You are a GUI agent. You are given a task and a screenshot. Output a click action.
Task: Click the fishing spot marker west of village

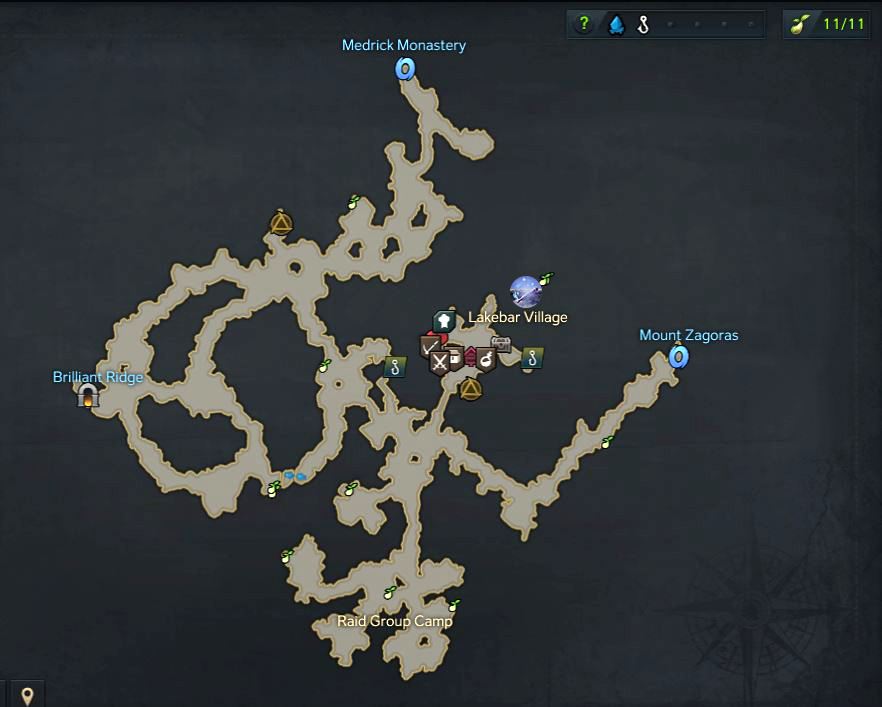396,367
